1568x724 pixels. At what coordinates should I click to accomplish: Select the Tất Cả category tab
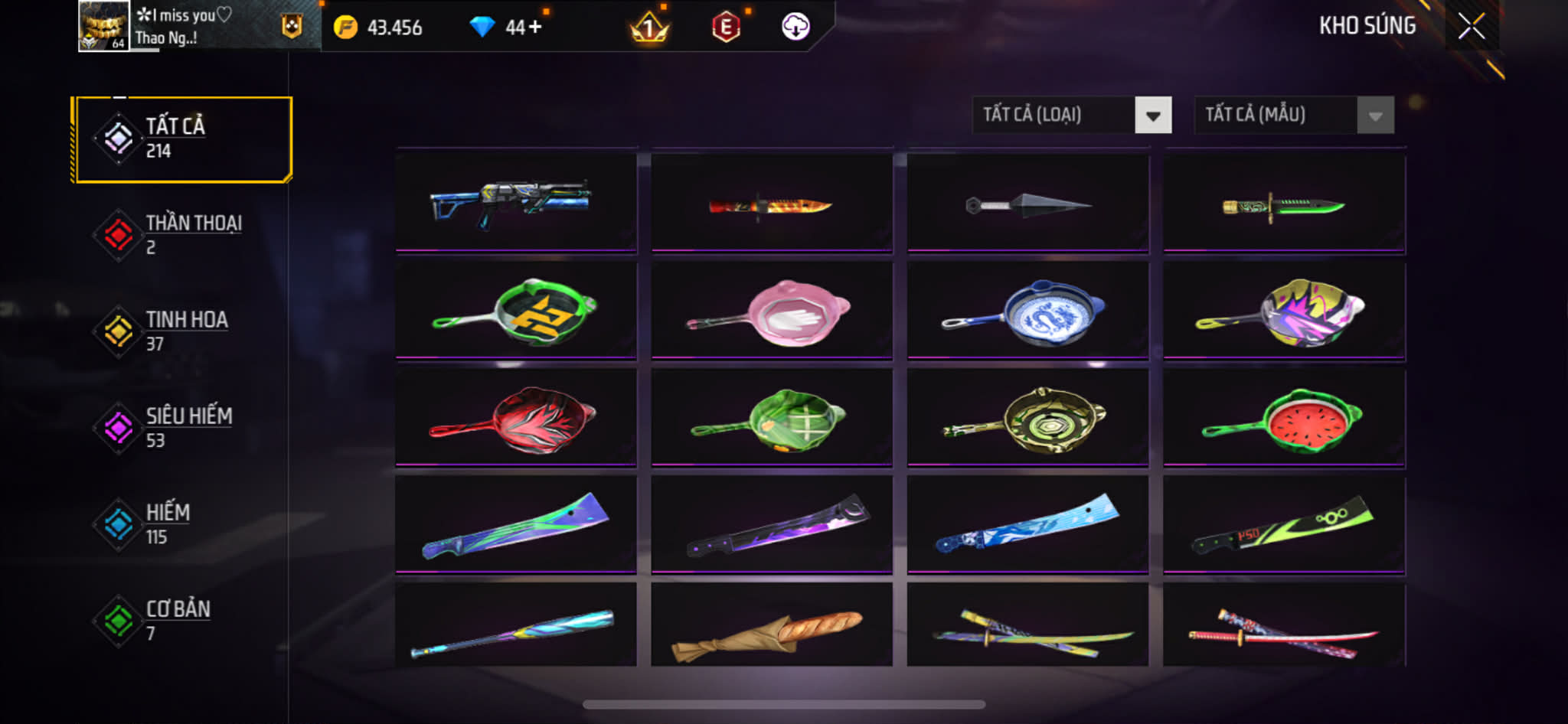pos(182,139)
